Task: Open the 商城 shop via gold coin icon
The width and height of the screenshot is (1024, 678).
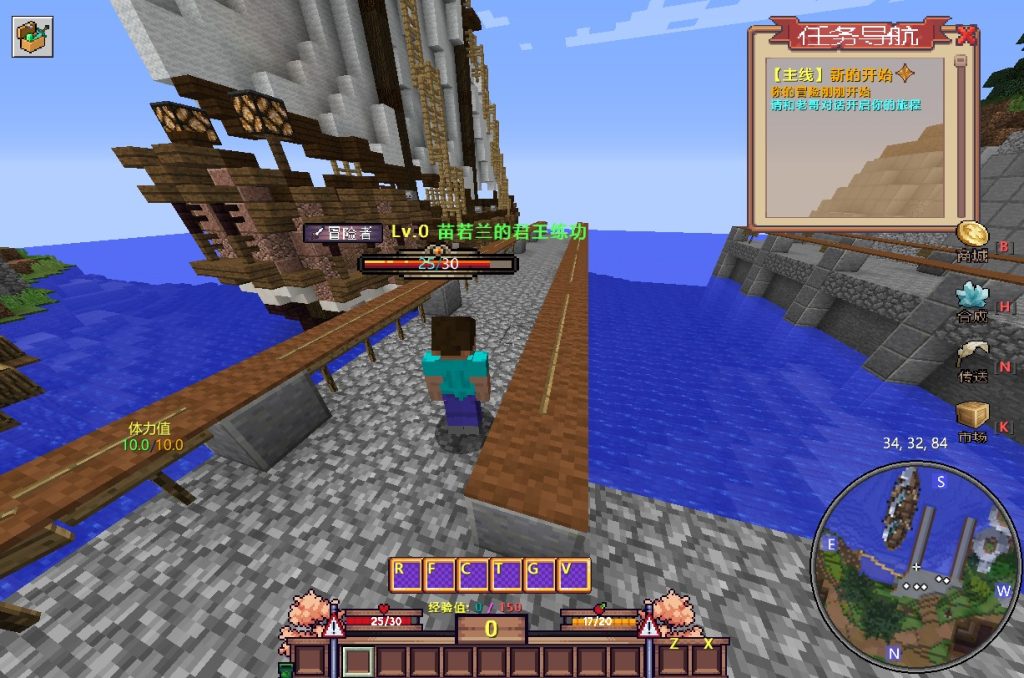Action: [970, 236]
